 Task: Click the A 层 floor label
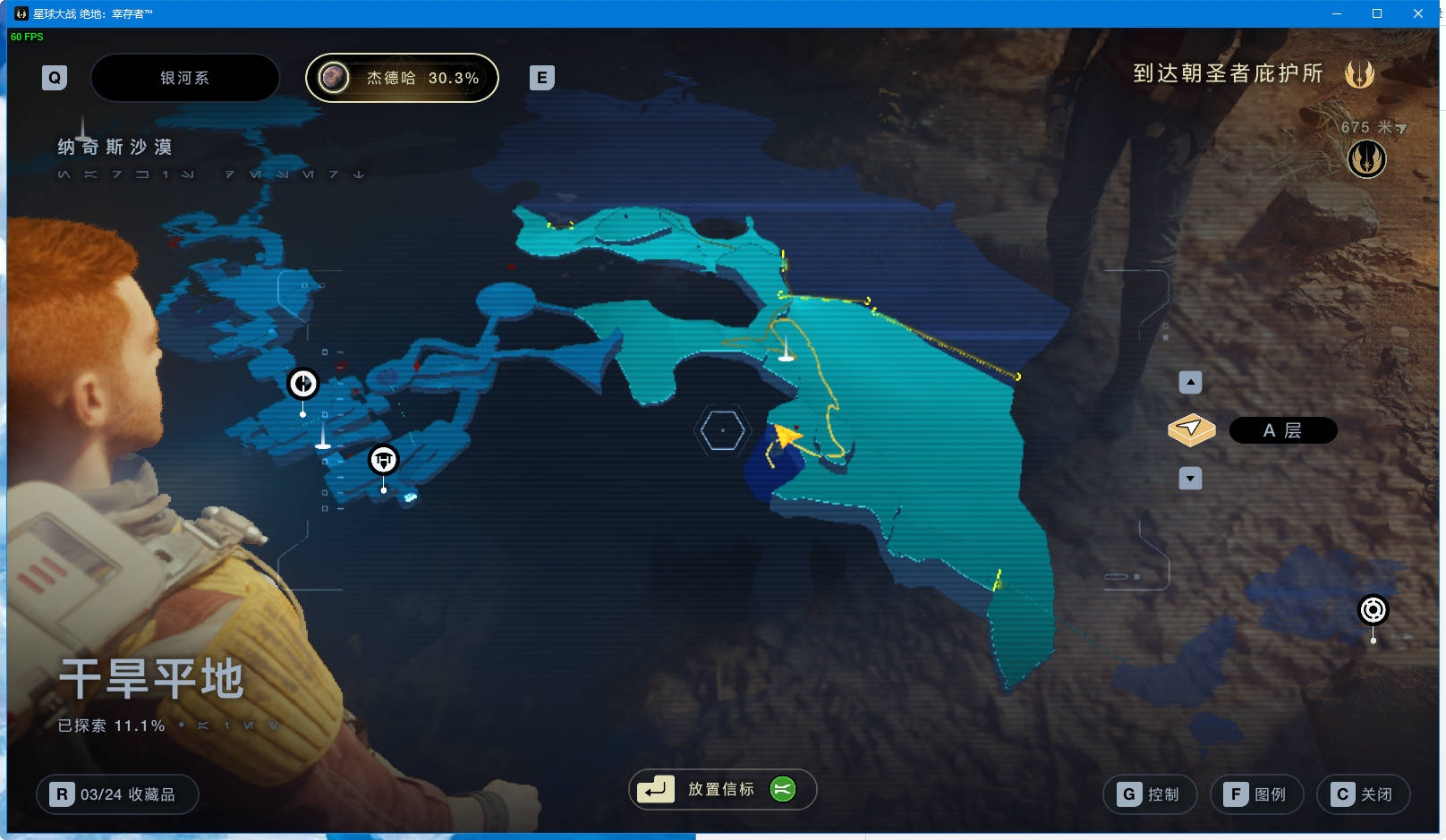coord(1282,430)
